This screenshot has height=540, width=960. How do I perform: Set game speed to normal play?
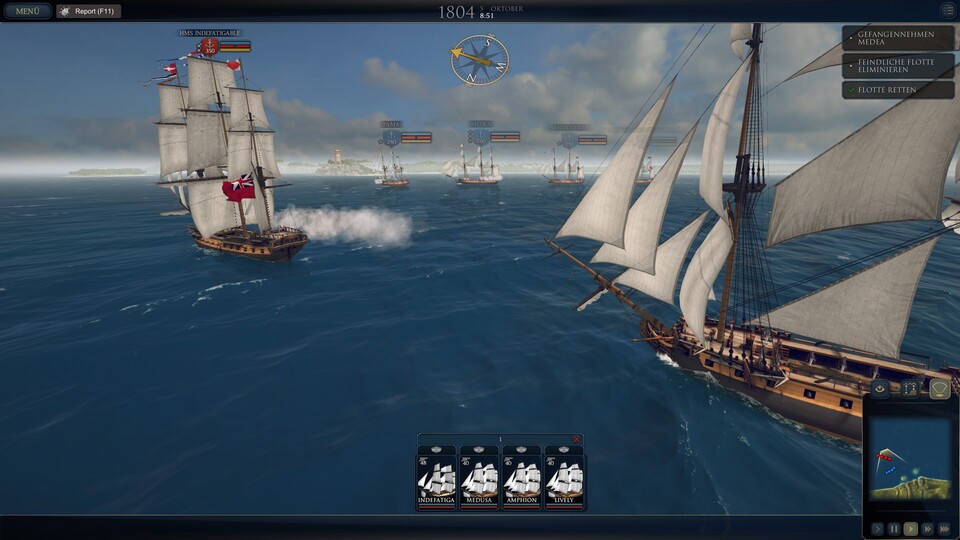911,528
